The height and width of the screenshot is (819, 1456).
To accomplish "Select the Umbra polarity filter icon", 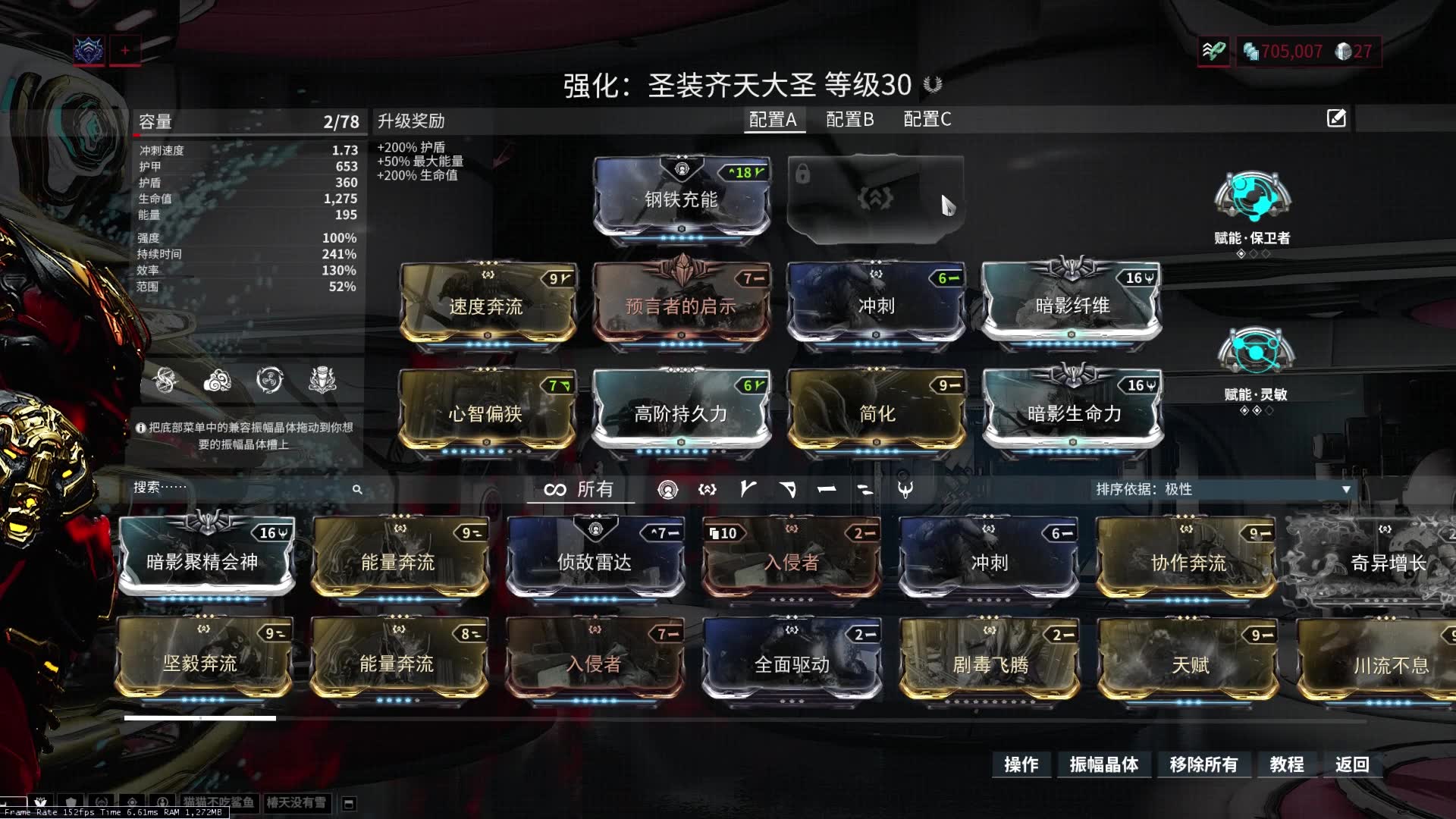I will pyautogui.click(x=907, y=490).
